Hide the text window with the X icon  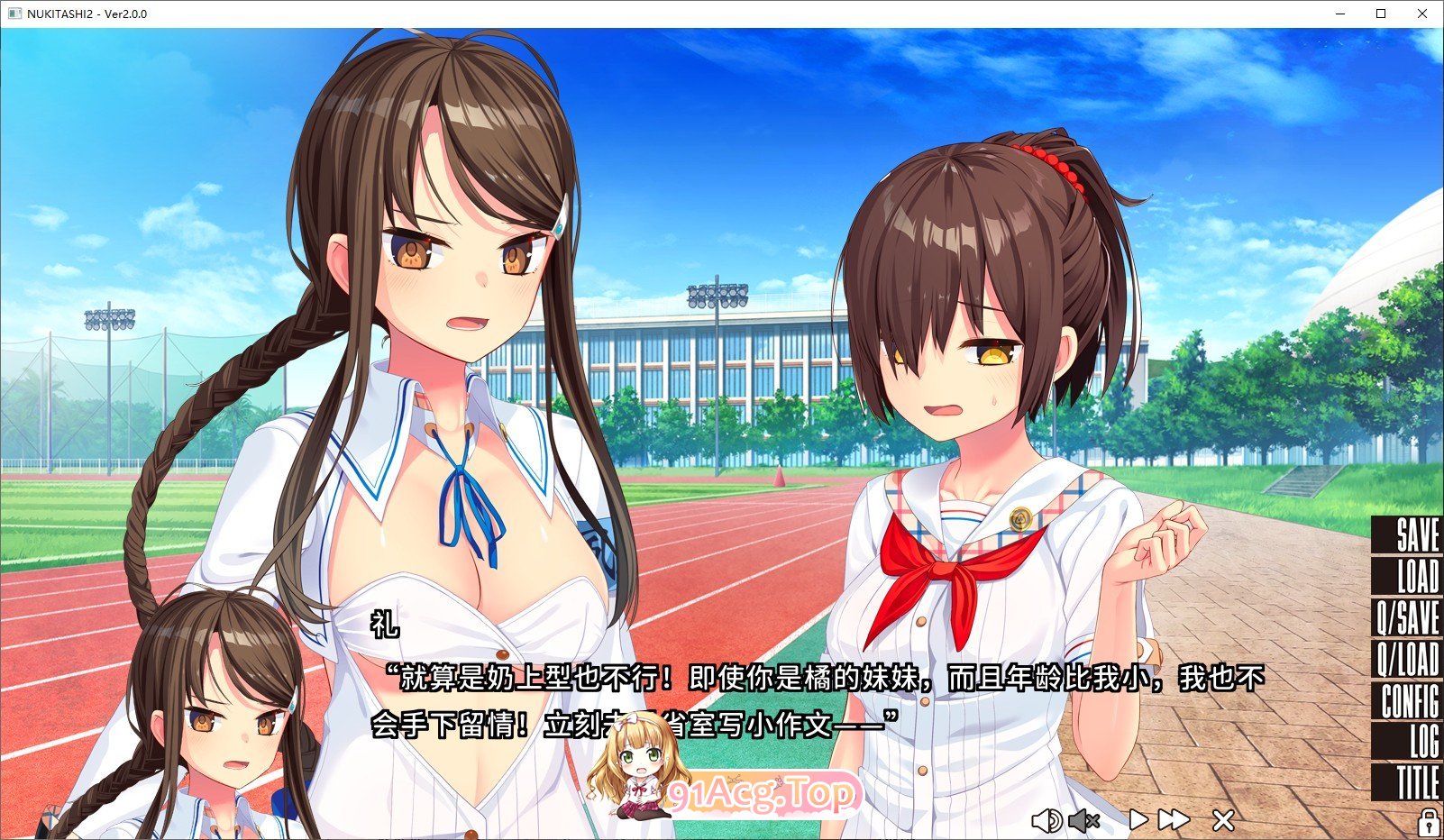point(1223,820)
